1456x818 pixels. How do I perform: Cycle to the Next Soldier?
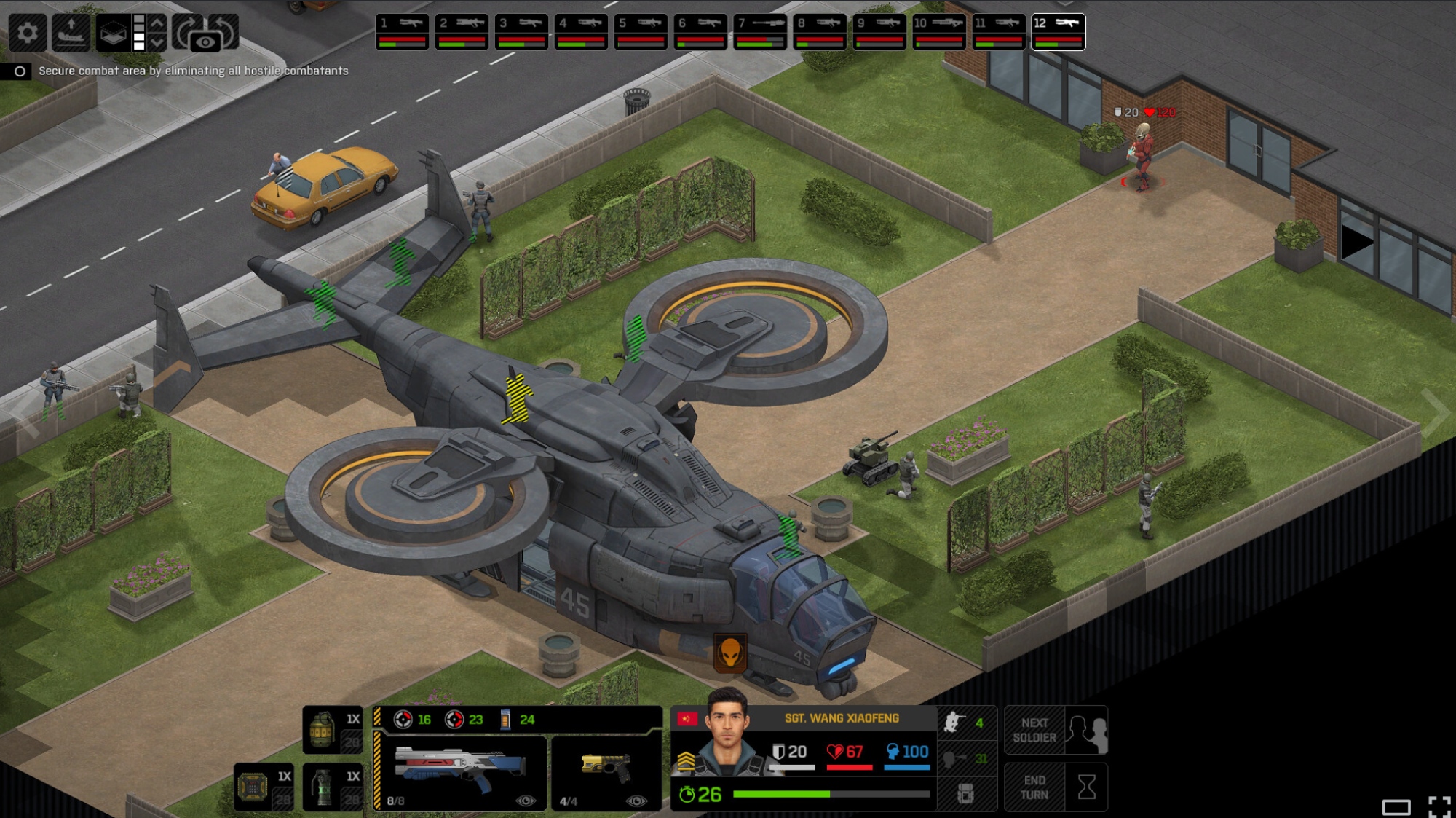click(x=1056, y=730)
